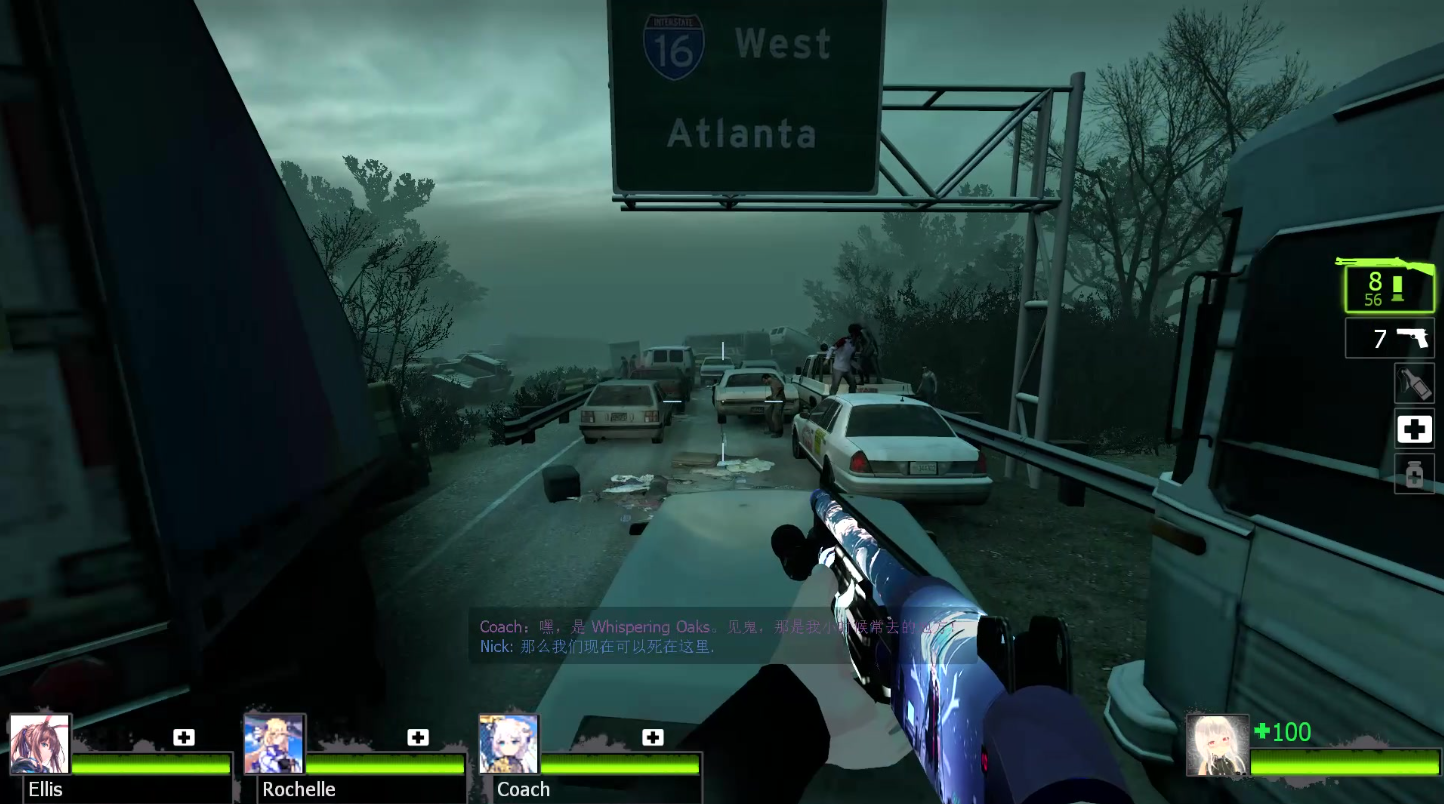Click Ellis's teammate portrait
The height and width of the screenshot is (804, 1444).
pyautogui.click(x=40, y=744)
